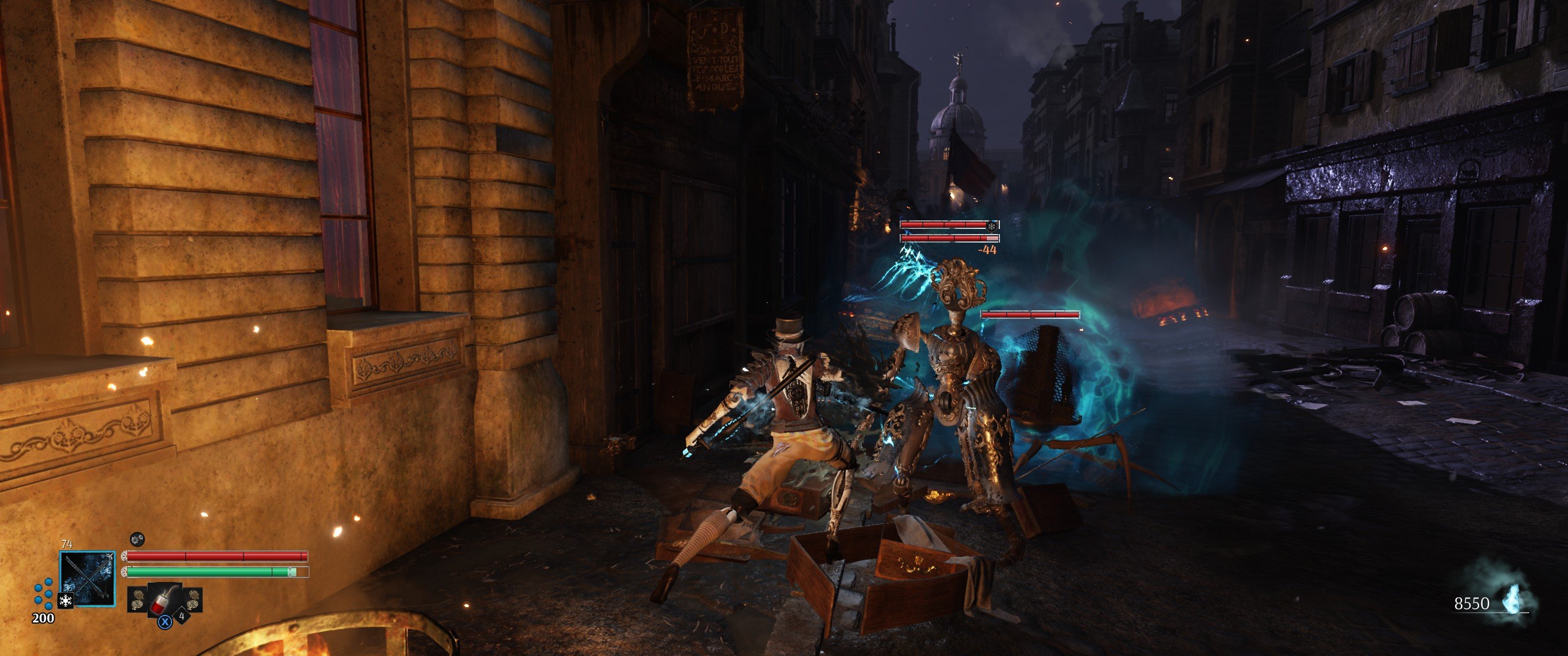The image size is (1568, 656).
Task: Select the equipped crossed batons weapon slot
Action: [88, 578]
